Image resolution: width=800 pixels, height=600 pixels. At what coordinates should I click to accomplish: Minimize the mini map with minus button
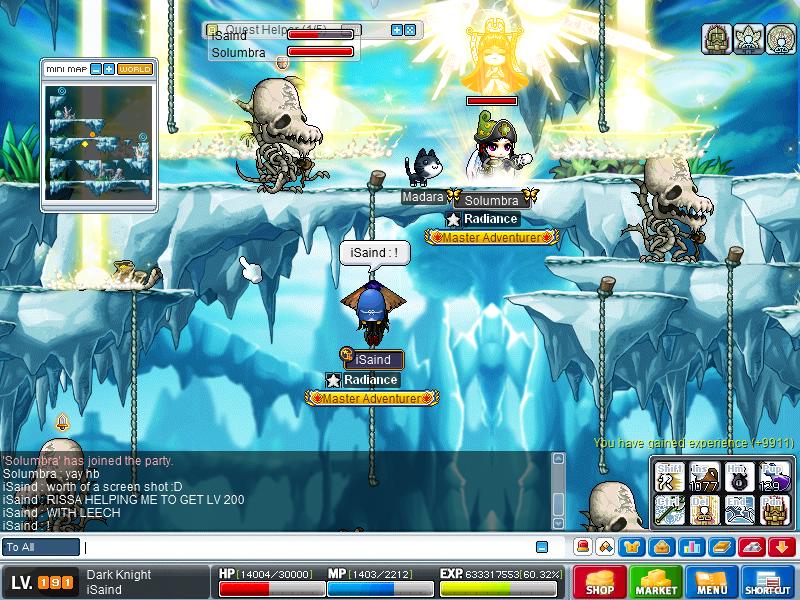[x=96, y=69]
